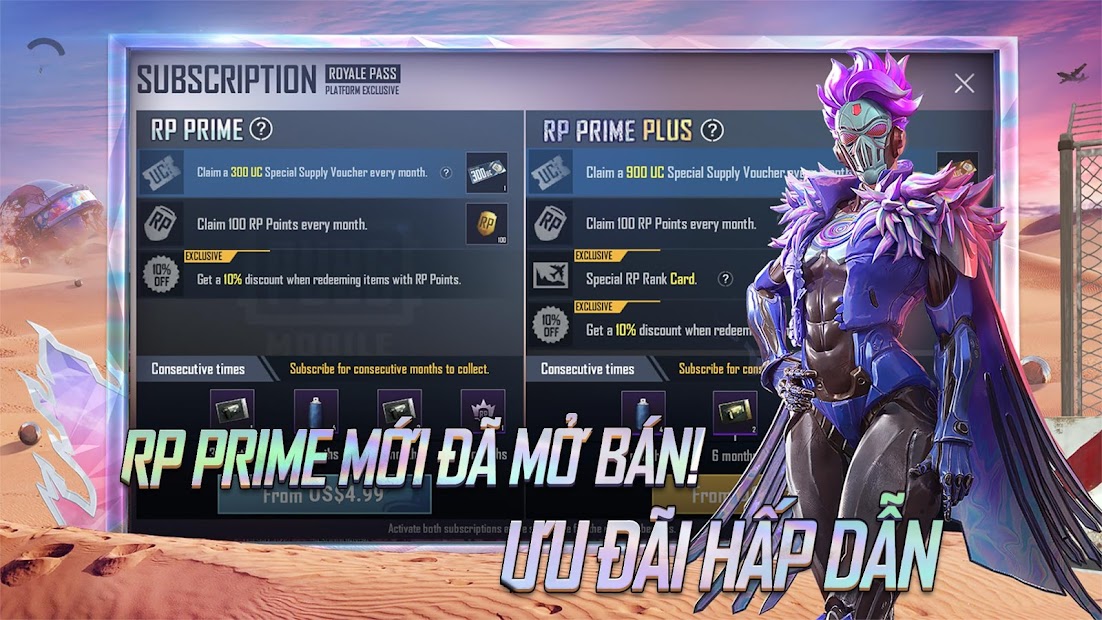Show RP Prime Plus help info
Image resolution: width=1102 pixels, height=620 pixels.
click(x=712, y=130)
